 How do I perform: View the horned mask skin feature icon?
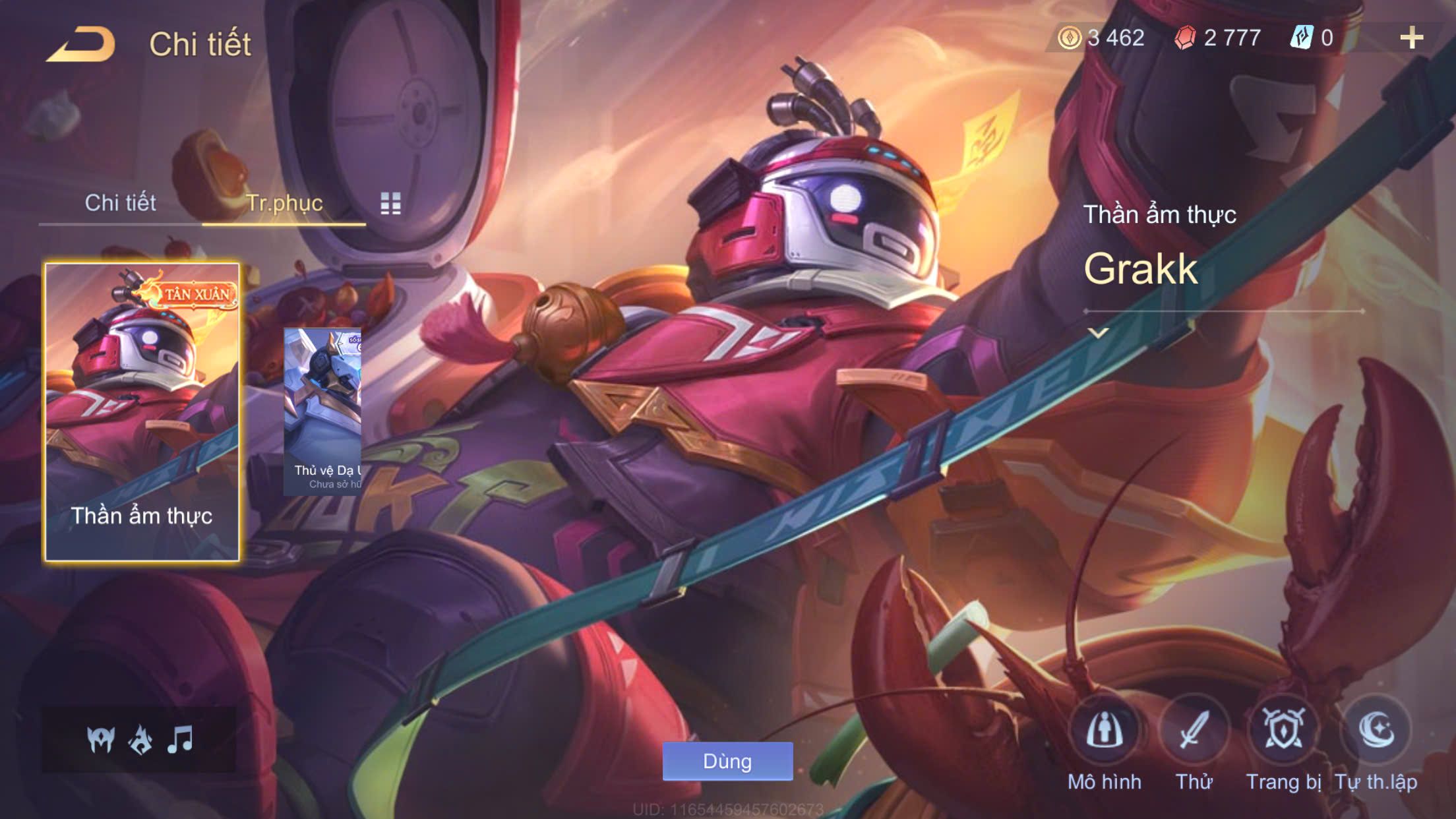(x=101, y=740)
